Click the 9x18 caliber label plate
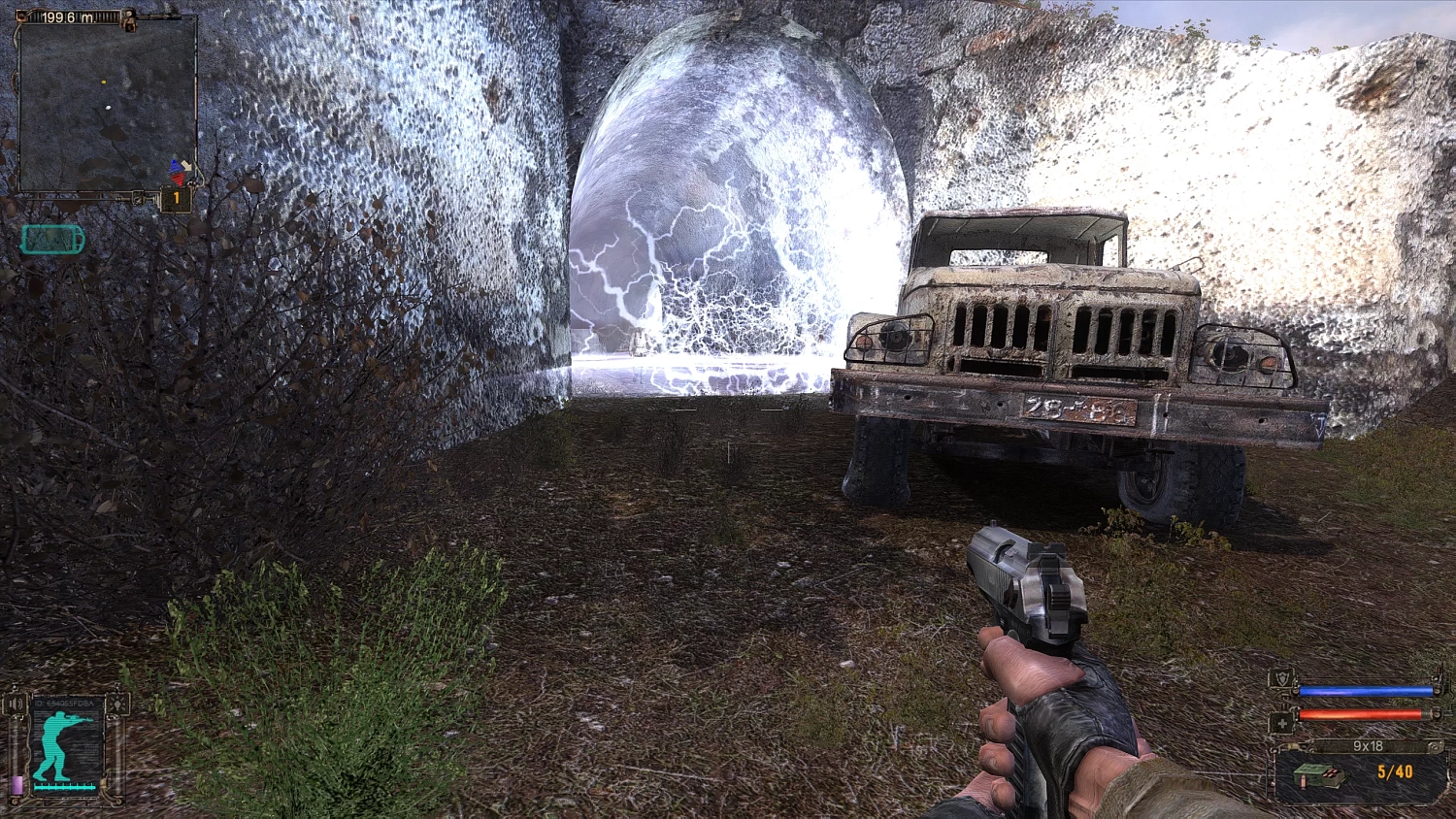The height and width of the screenshot is (819, 1456). pos(1369,746)
